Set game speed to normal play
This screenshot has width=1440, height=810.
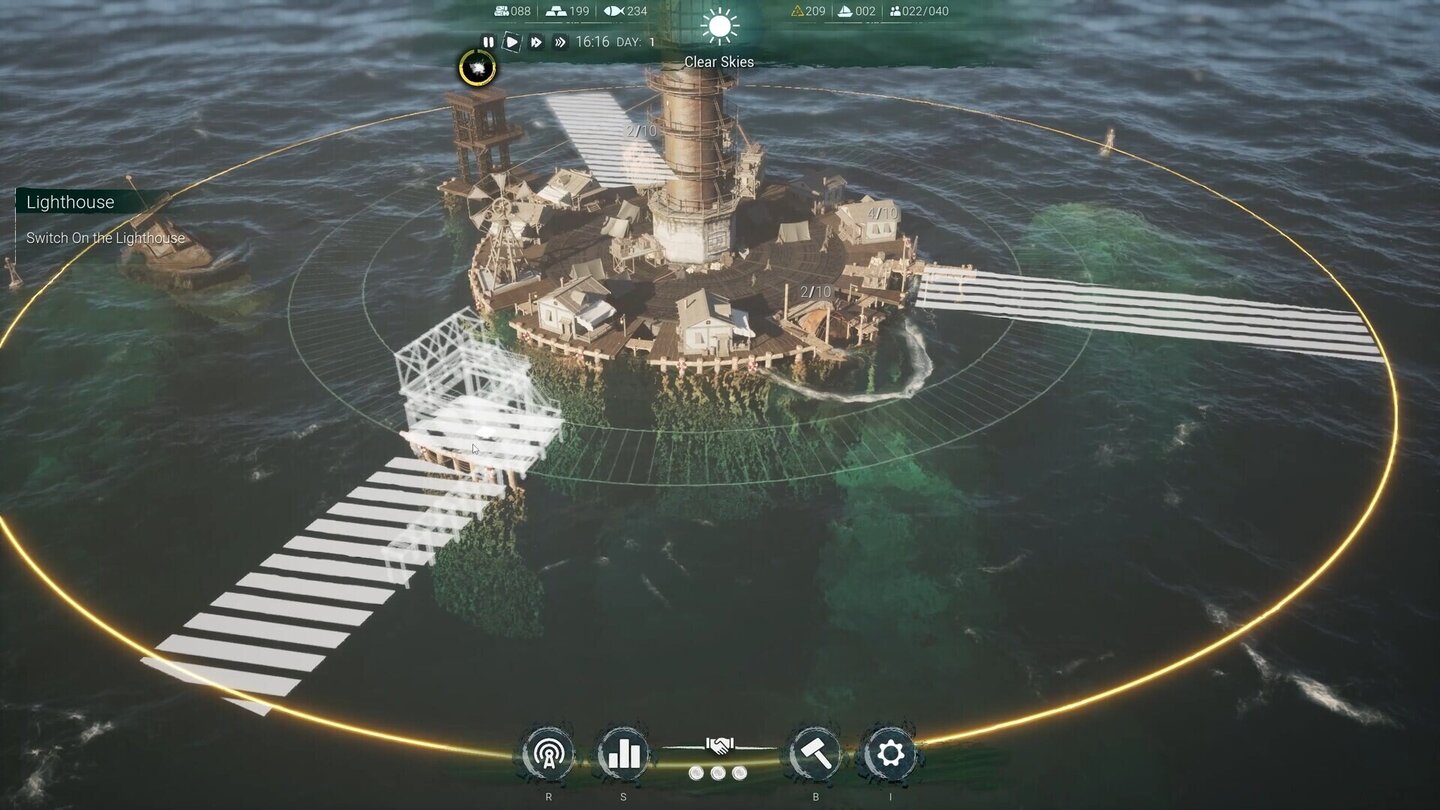click(511, 42)
